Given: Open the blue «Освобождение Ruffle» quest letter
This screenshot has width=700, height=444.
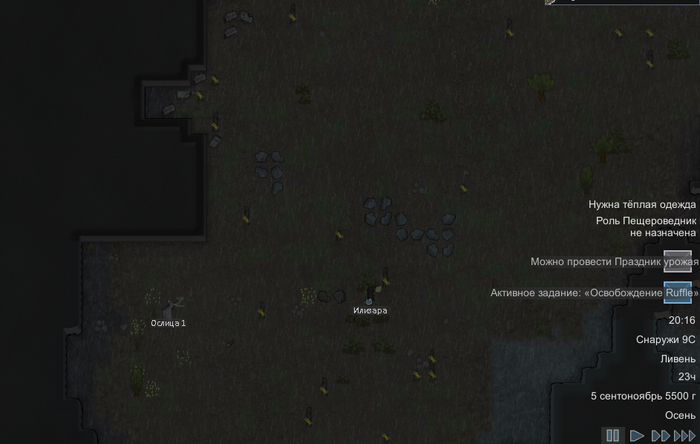Looking at the screenshot, I should 677,292.
